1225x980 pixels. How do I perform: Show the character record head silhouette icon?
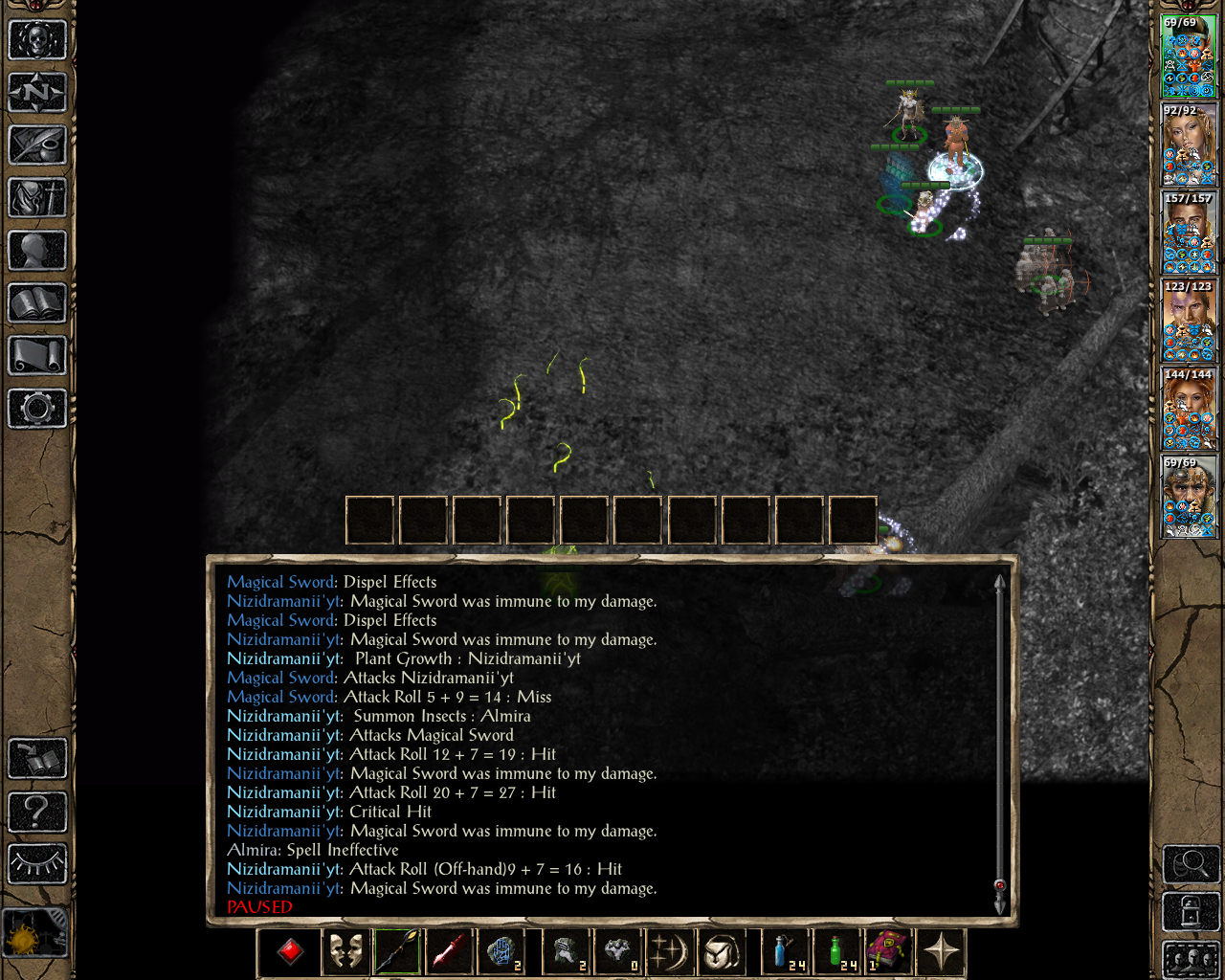click(x=37, y=251)
